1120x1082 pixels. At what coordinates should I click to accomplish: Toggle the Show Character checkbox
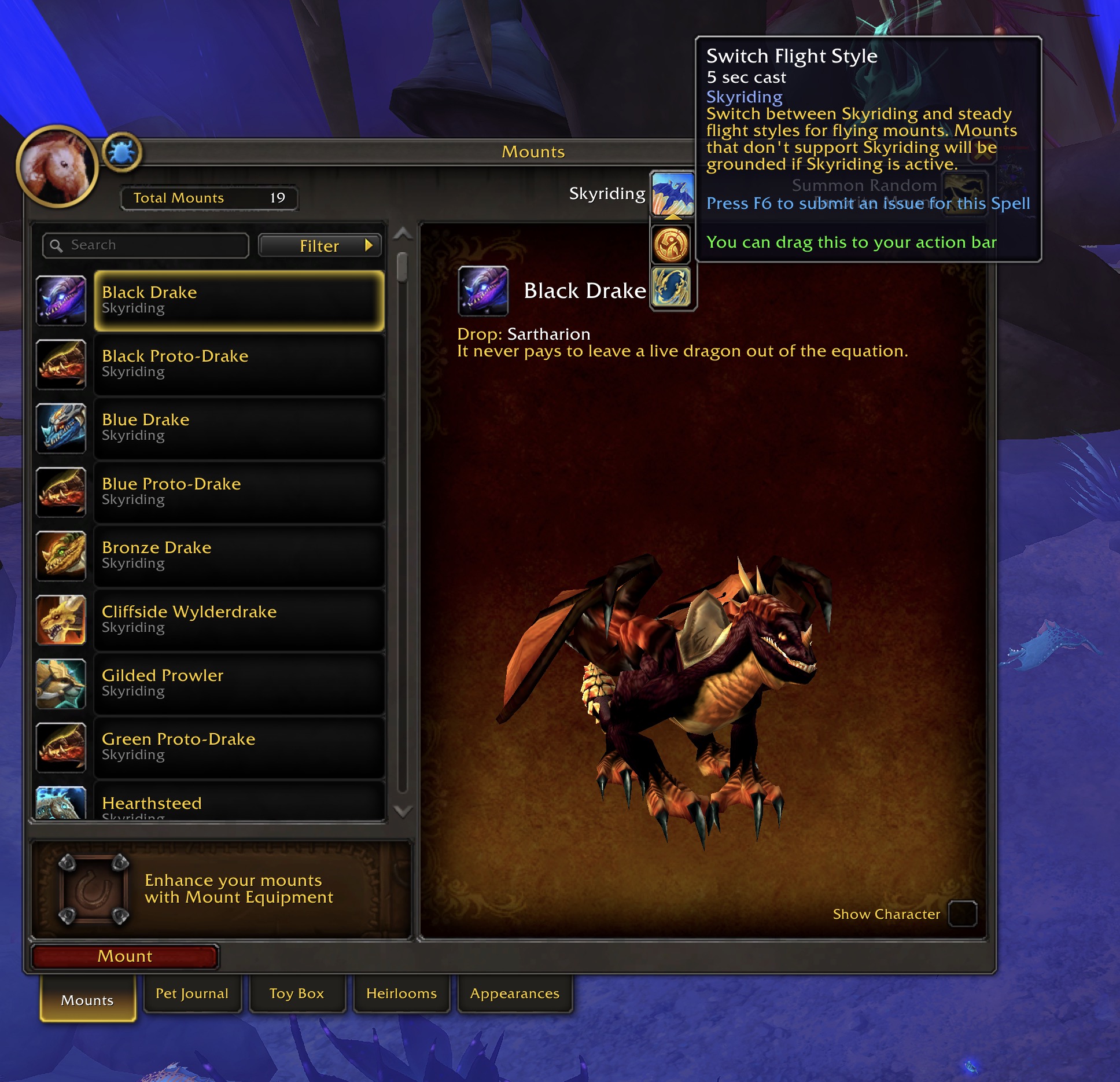point(962,914)
